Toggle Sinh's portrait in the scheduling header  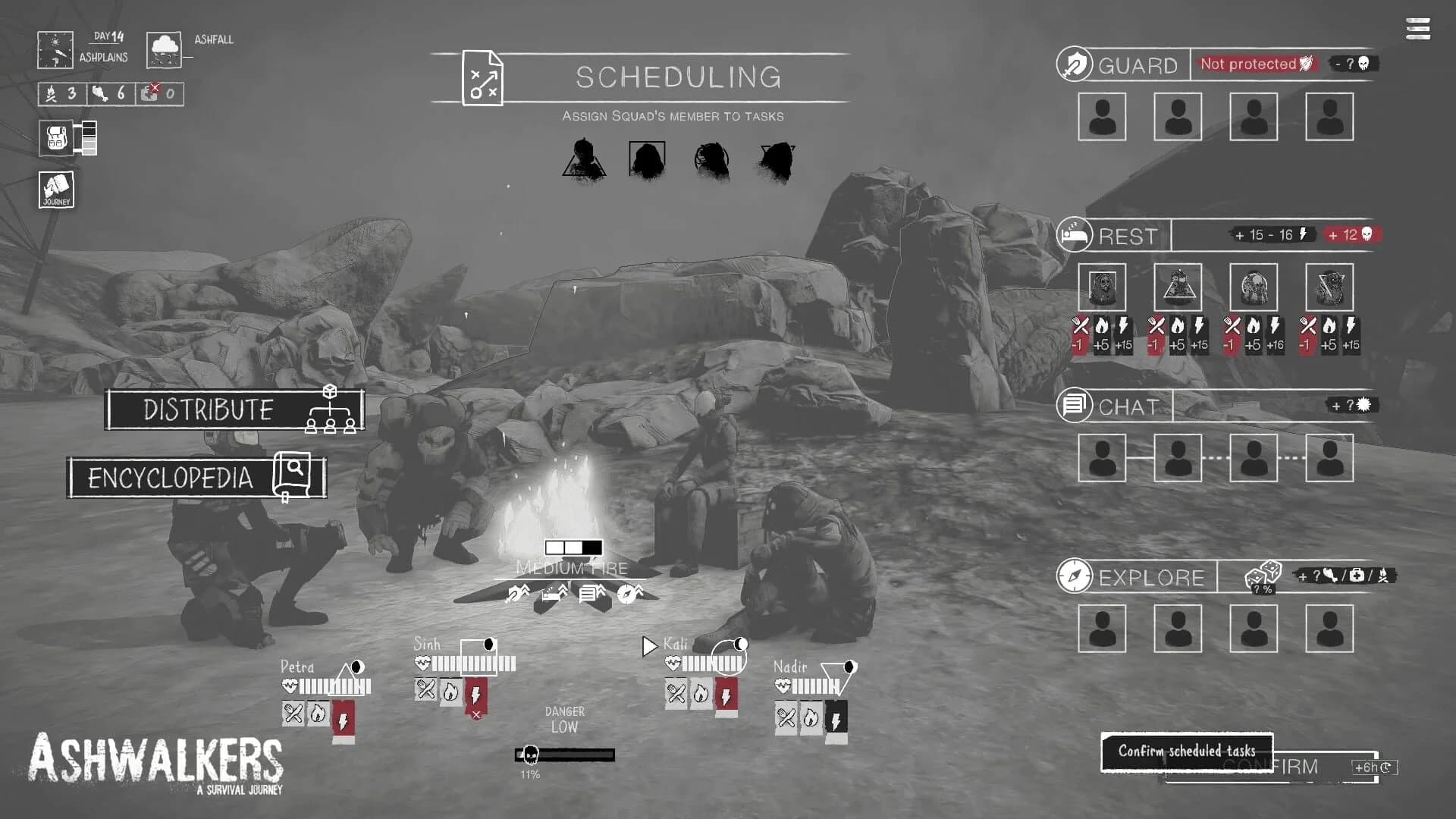pyautogui.click(x=645, y=158)
